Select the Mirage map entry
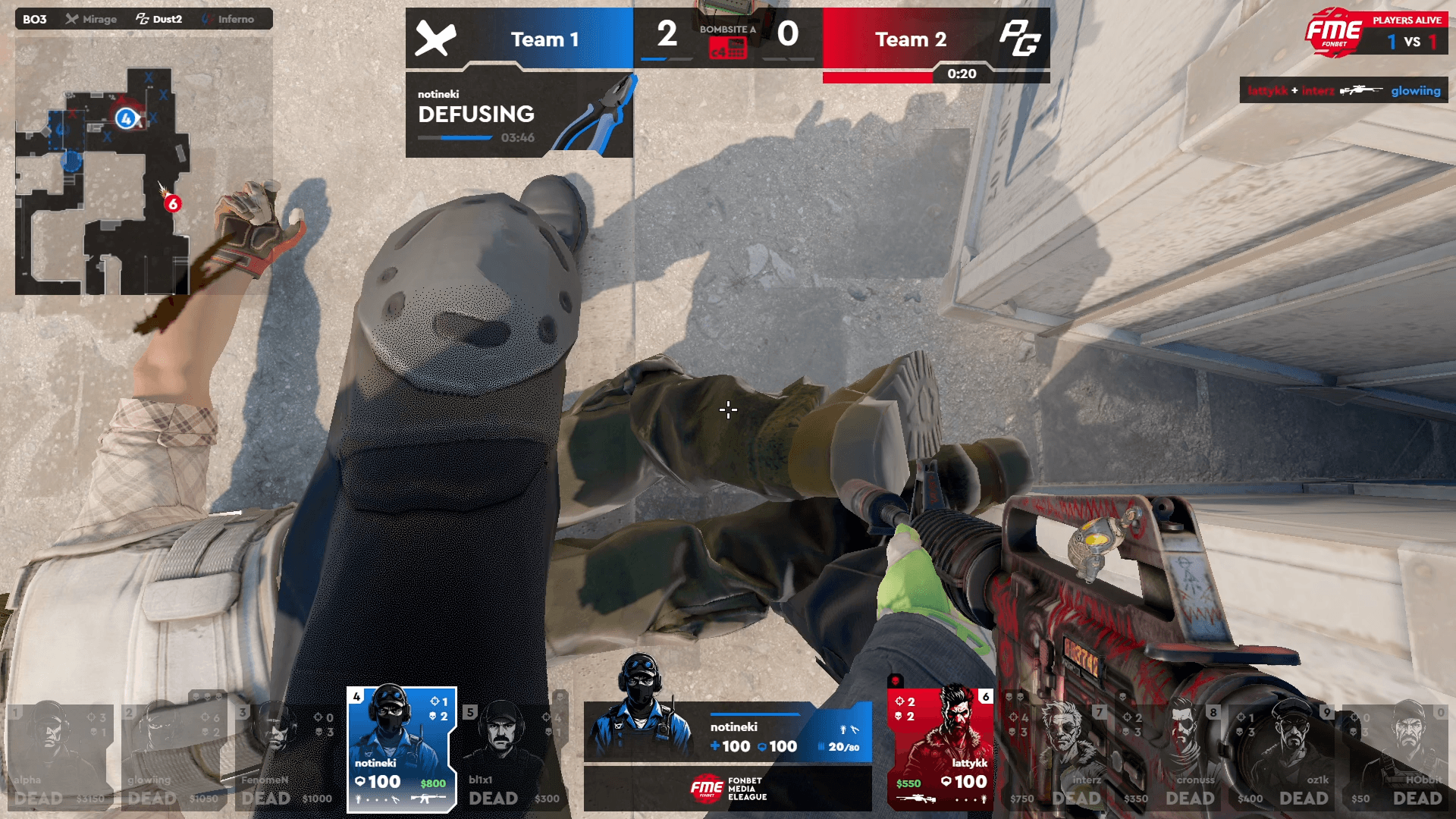This screenshot has width=1456, height=819. tap(92, 19)
